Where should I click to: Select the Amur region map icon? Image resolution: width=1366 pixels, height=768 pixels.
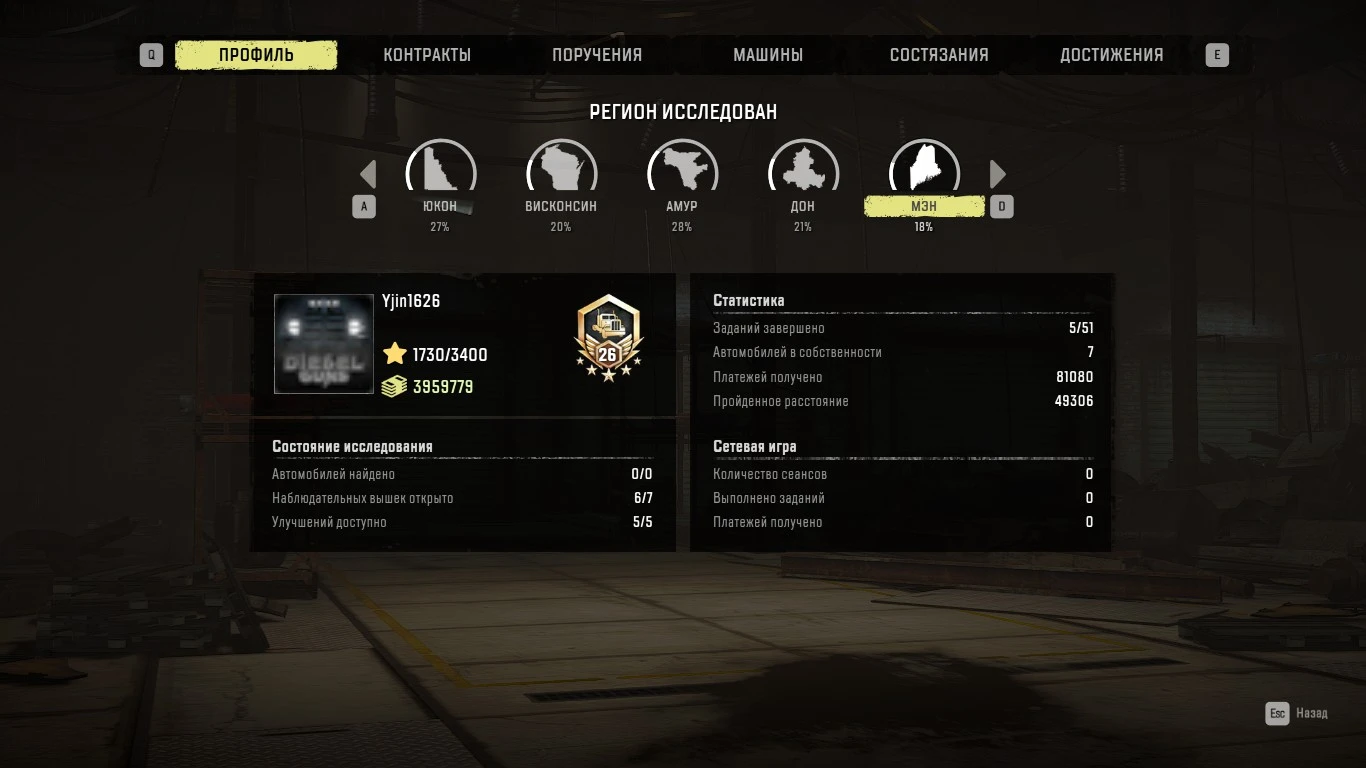[682, 169]
